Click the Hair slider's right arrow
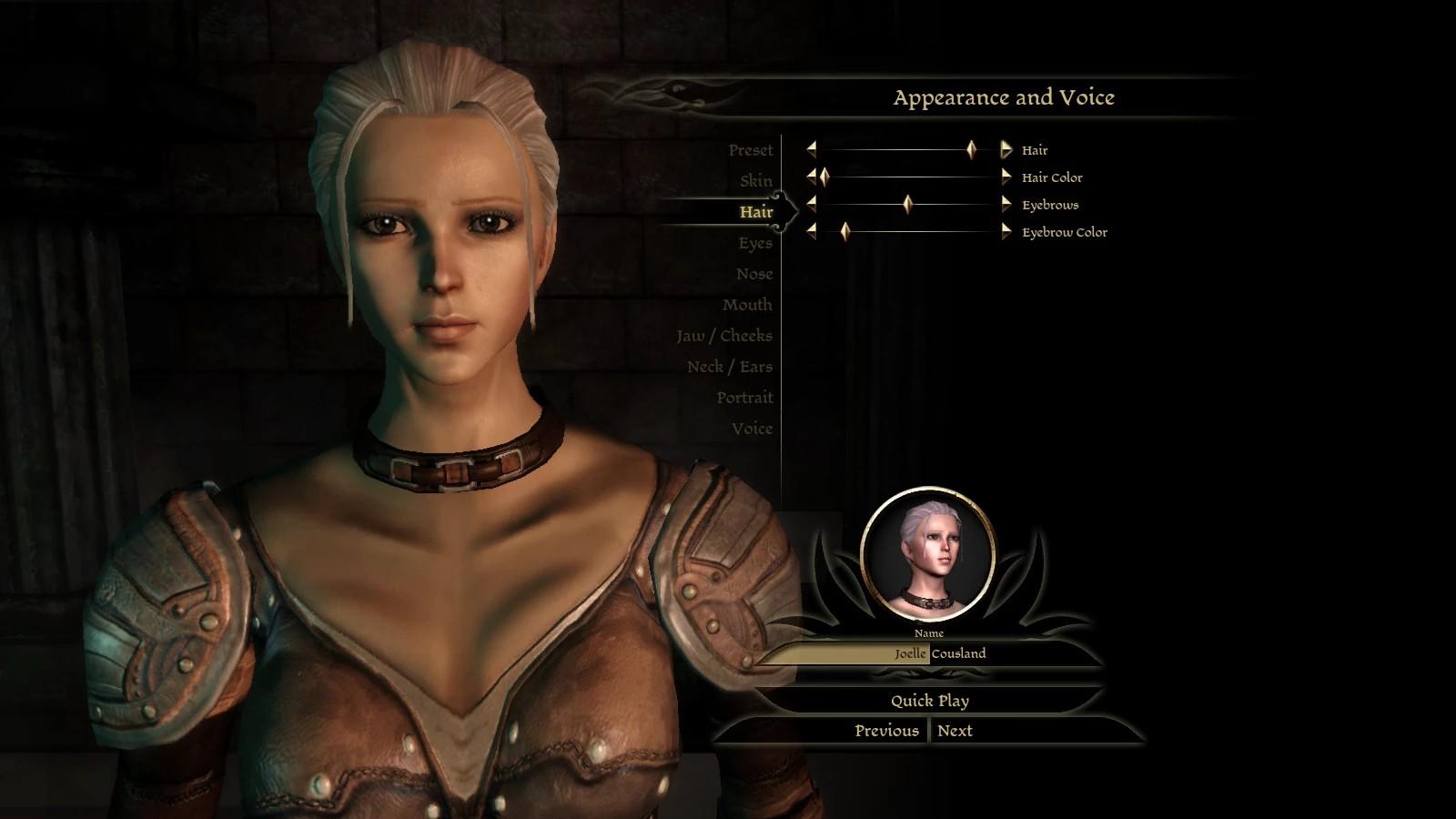 [1006, 150]
